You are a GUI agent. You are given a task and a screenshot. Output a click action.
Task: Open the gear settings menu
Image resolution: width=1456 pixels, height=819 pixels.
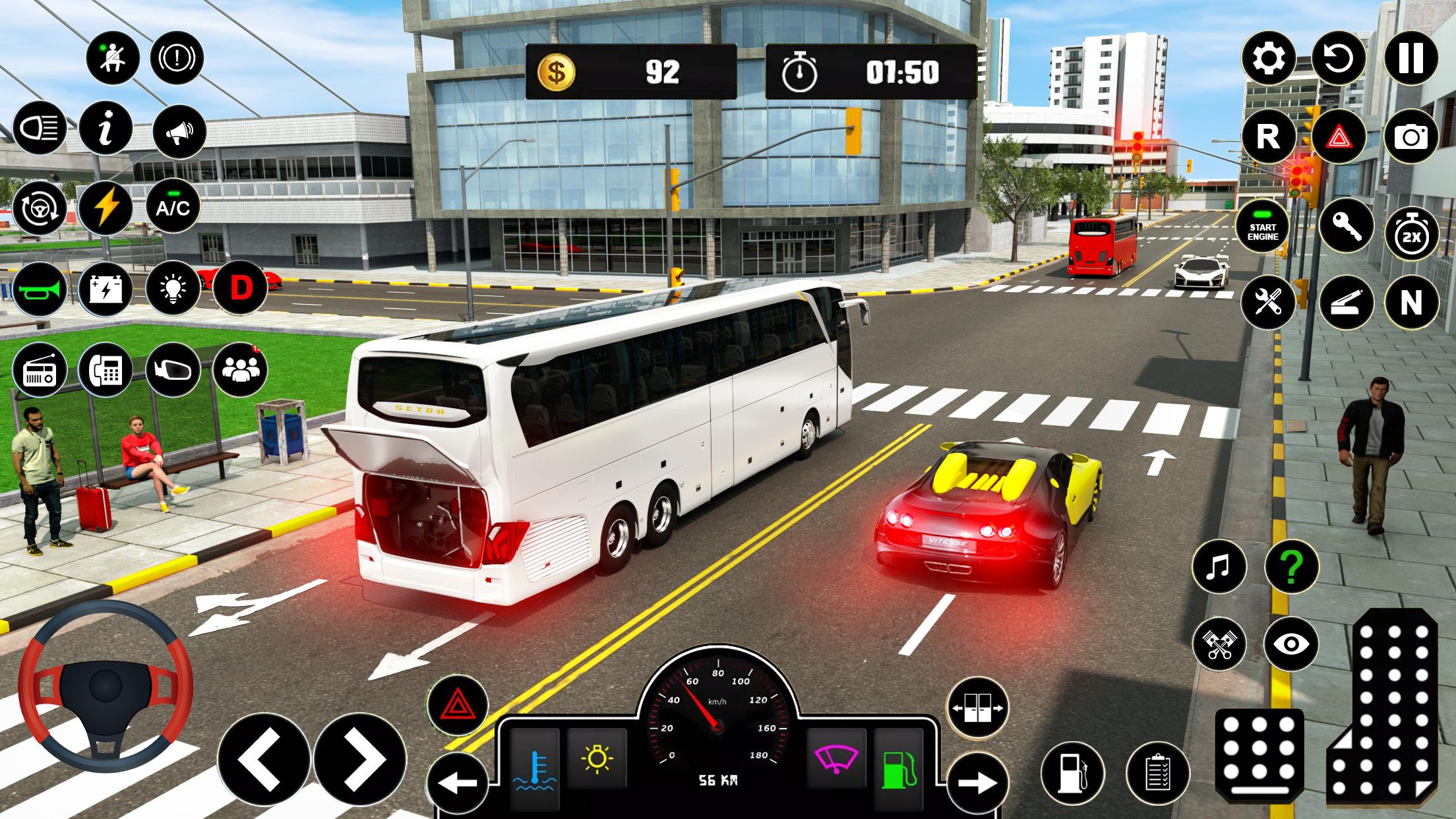[x=1268, y=59]
